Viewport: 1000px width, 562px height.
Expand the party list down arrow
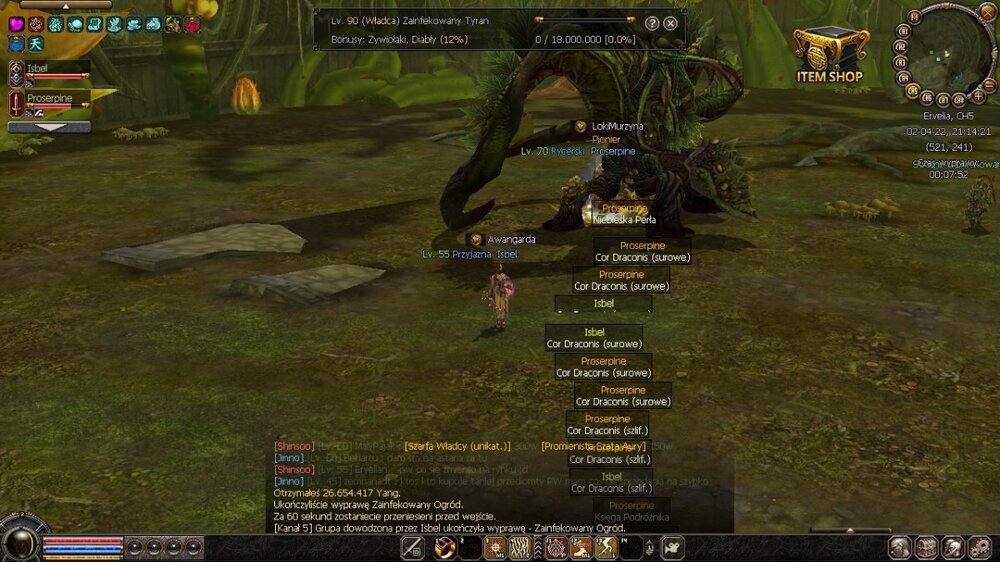(49, 127)
